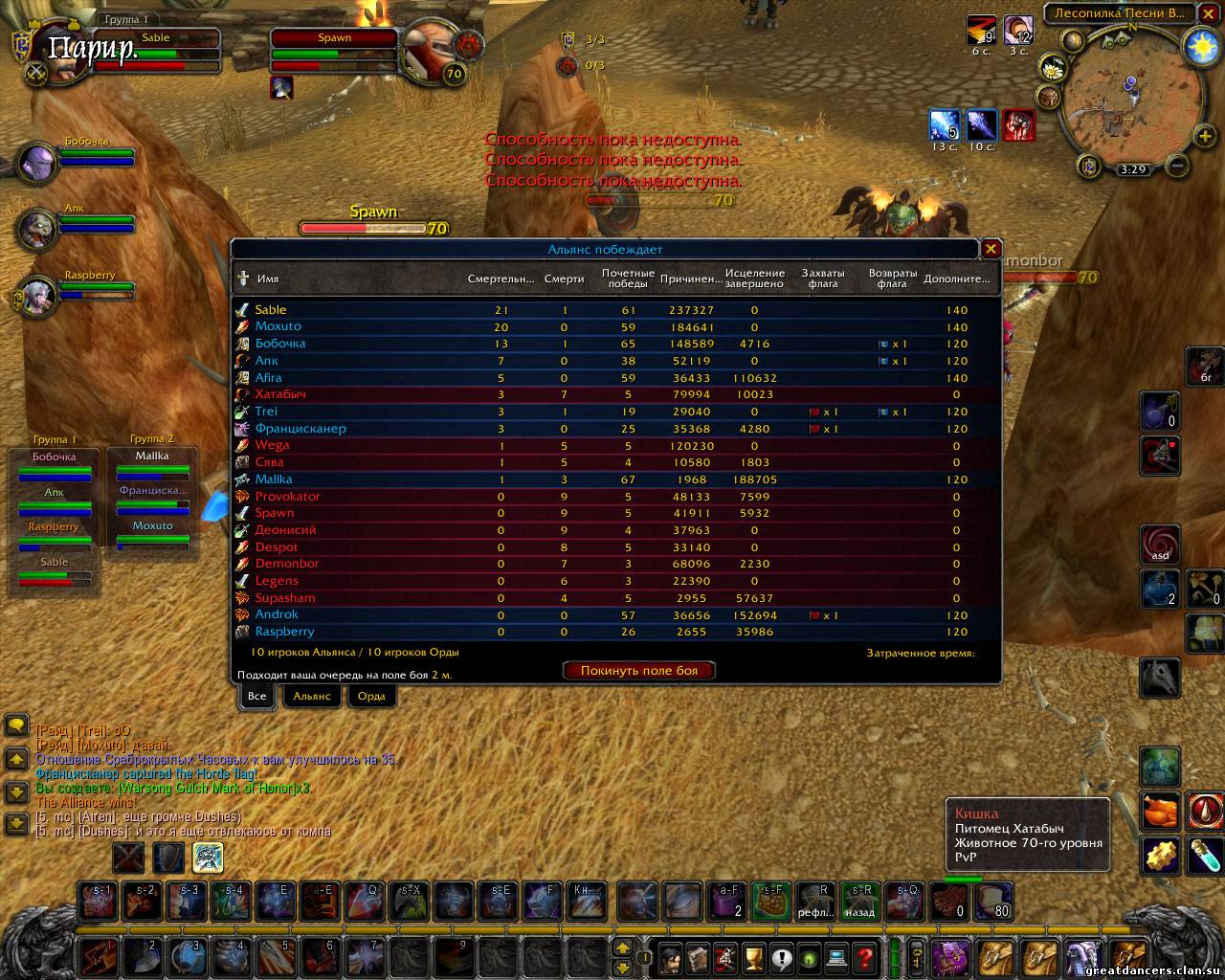Sort by the Исцеление завершено column
Image resolution: width=1225 pixels, height=980 pixels.
click(x=754, y=278)
